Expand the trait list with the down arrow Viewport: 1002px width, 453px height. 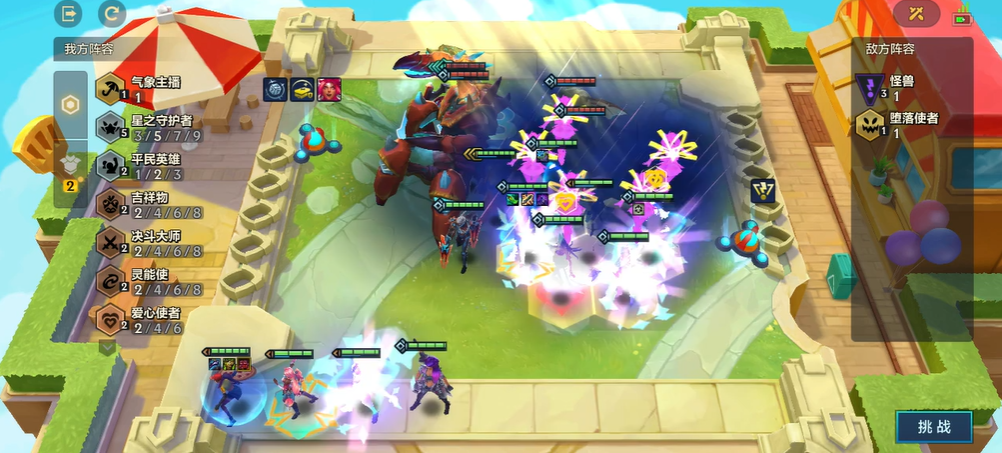(x=108, y=347)
